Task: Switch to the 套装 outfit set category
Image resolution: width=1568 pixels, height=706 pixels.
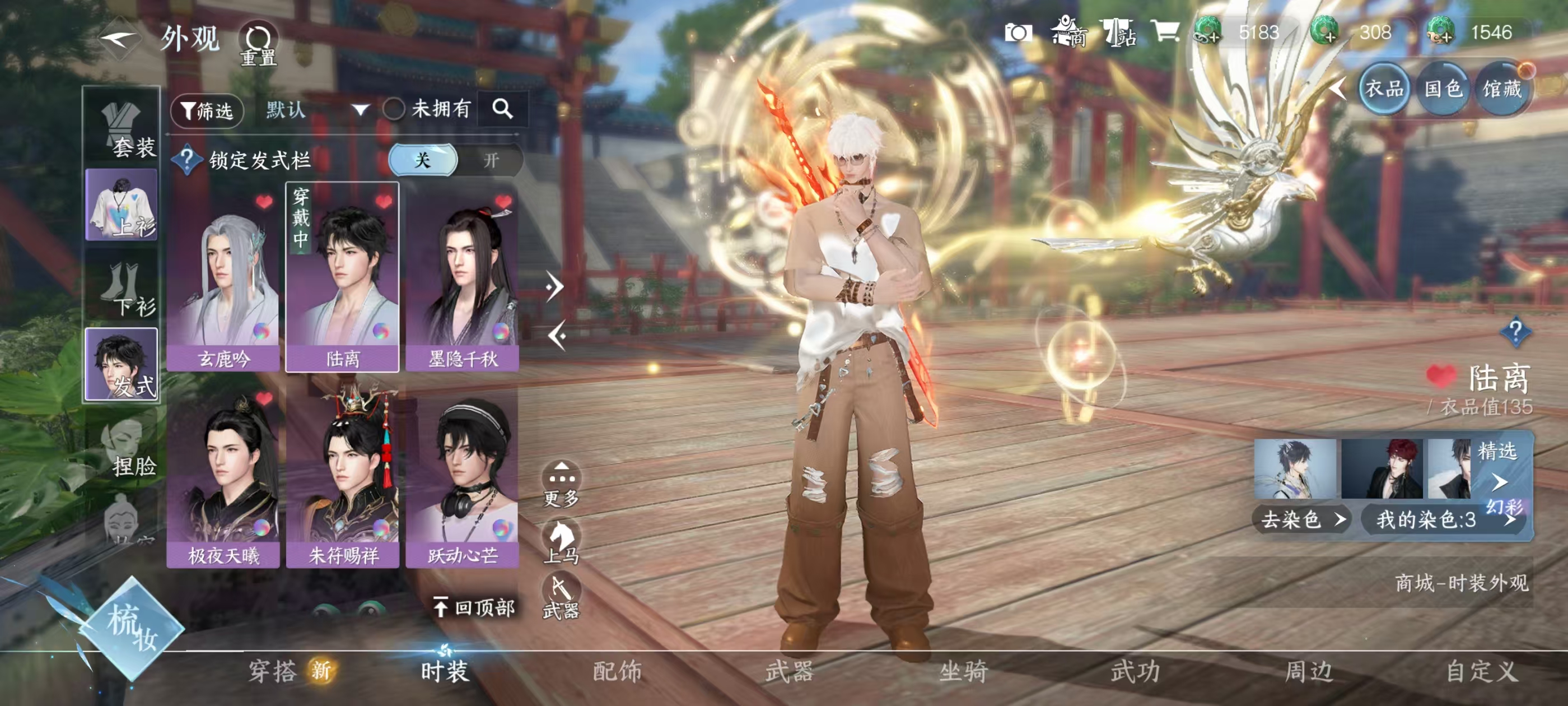Action: 123,129
